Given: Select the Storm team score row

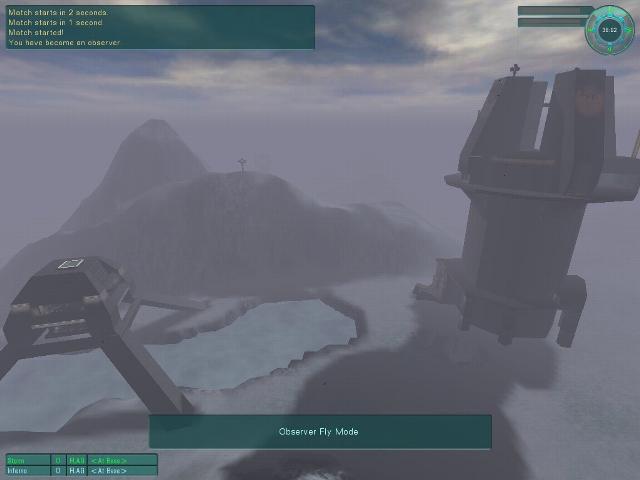Looking at the screenshot, I should click(x=81, y=460).
